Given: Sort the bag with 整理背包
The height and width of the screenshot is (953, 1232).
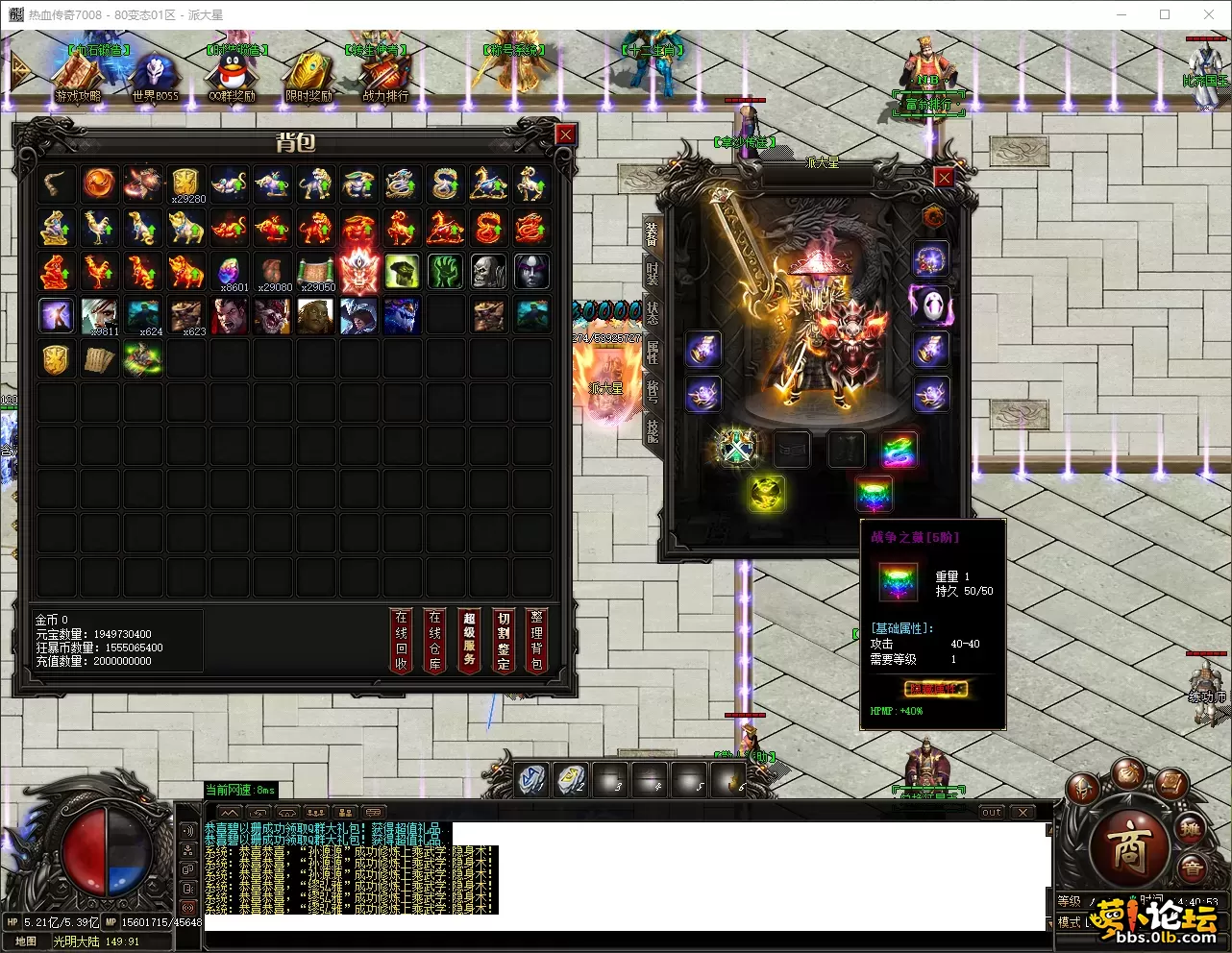Looking at the screenshot, I should (536, 641).
